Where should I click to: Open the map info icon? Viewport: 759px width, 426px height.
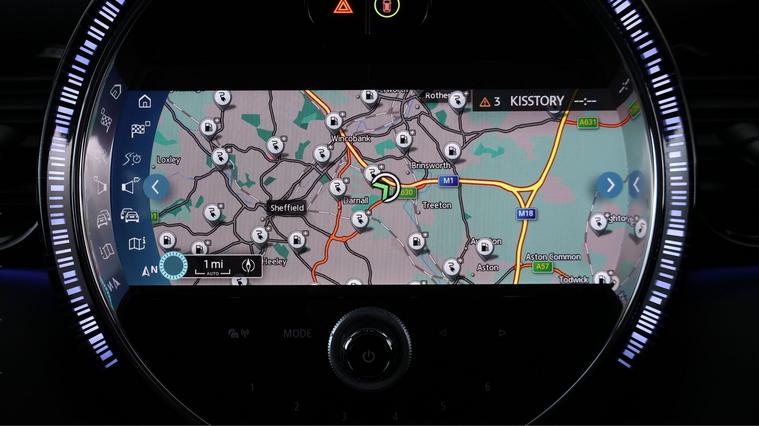(x=137, y=244)
